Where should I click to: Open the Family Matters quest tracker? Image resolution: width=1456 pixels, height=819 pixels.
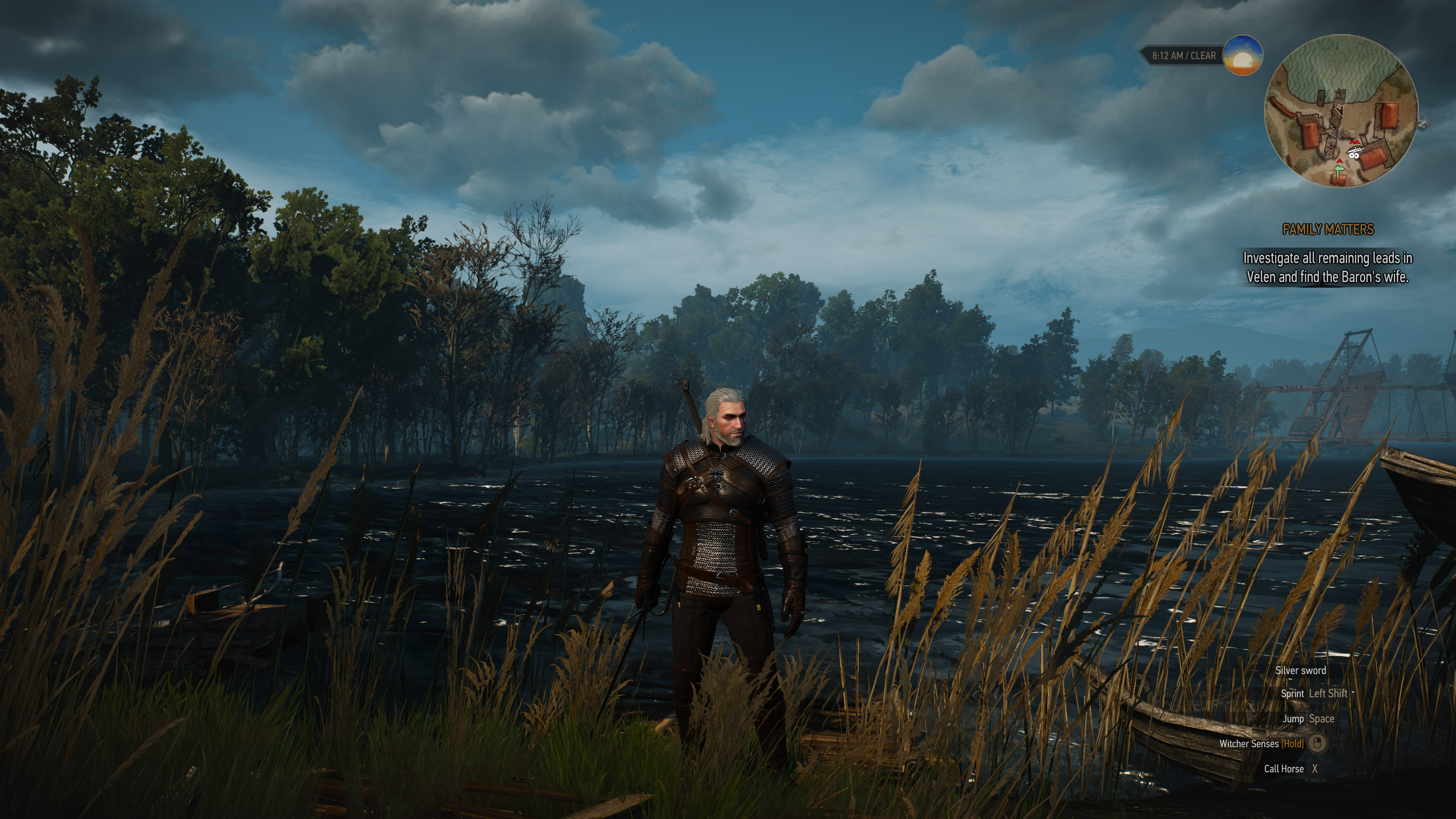(x=1328, y=229)
